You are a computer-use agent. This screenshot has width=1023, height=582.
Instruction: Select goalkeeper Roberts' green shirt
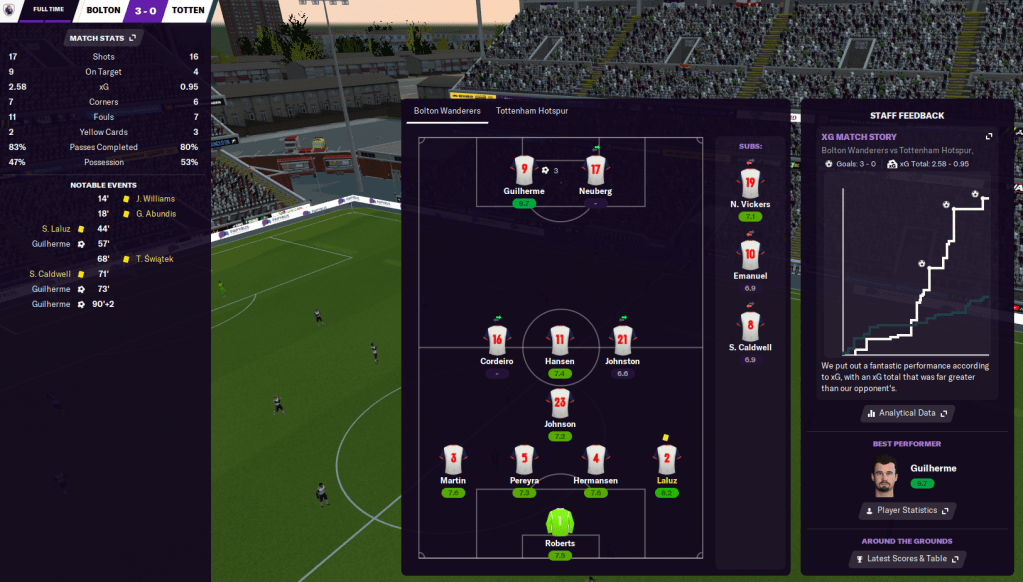(560, 523)
